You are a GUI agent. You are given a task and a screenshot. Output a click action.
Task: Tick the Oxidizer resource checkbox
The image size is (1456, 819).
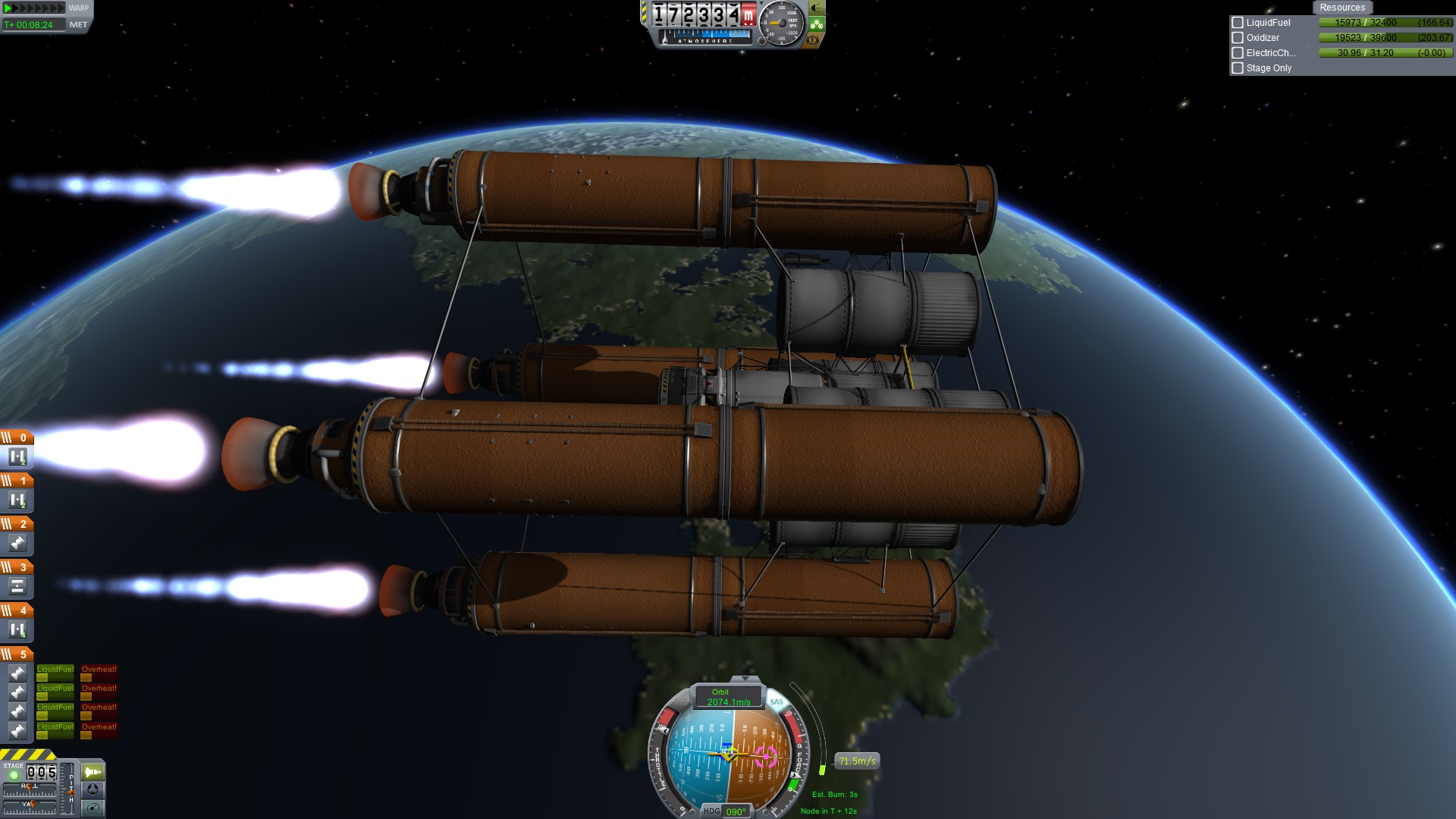1238,38
